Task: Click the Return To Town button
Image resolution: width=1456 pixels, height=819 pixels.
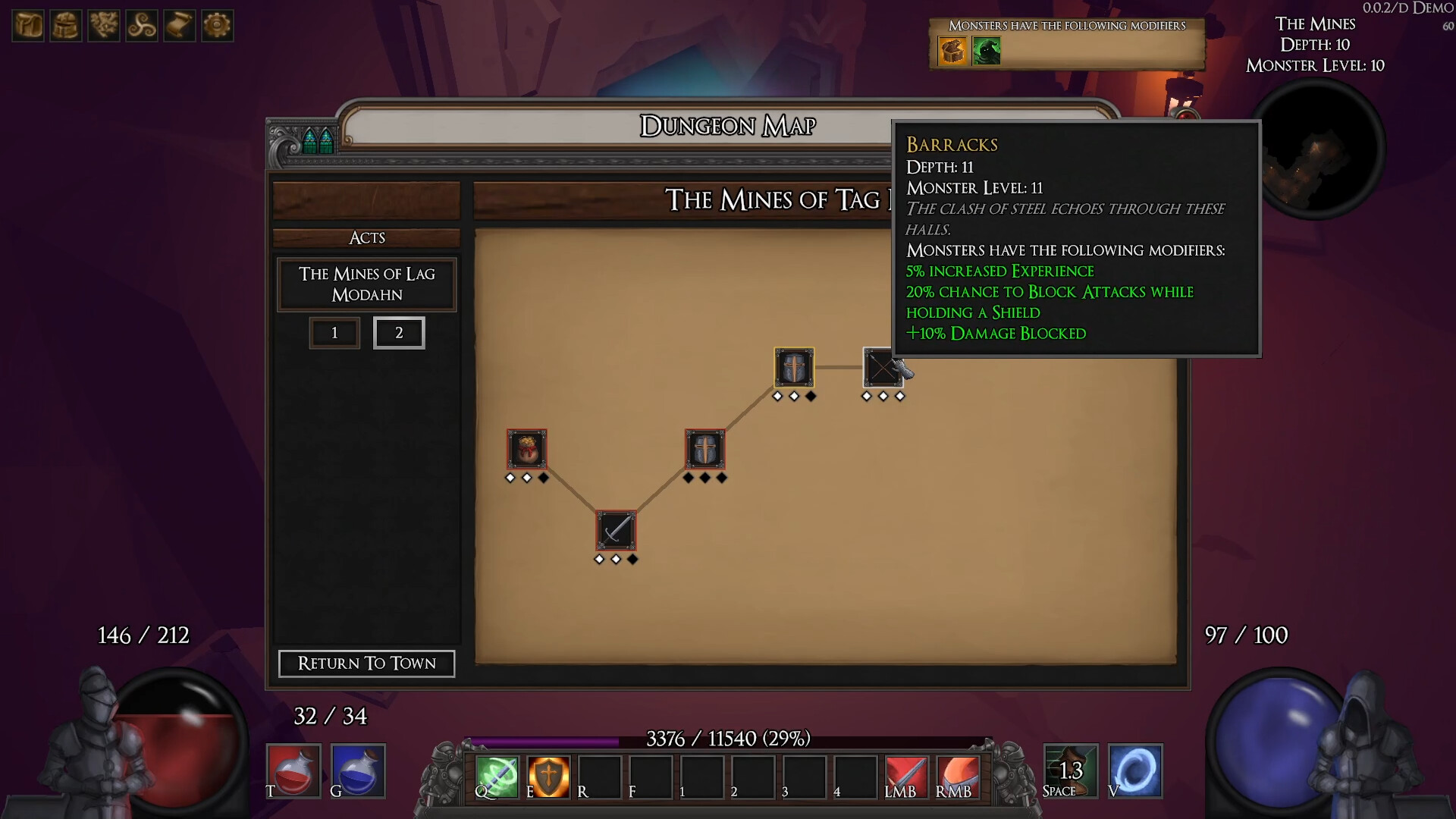Action: 366,664
